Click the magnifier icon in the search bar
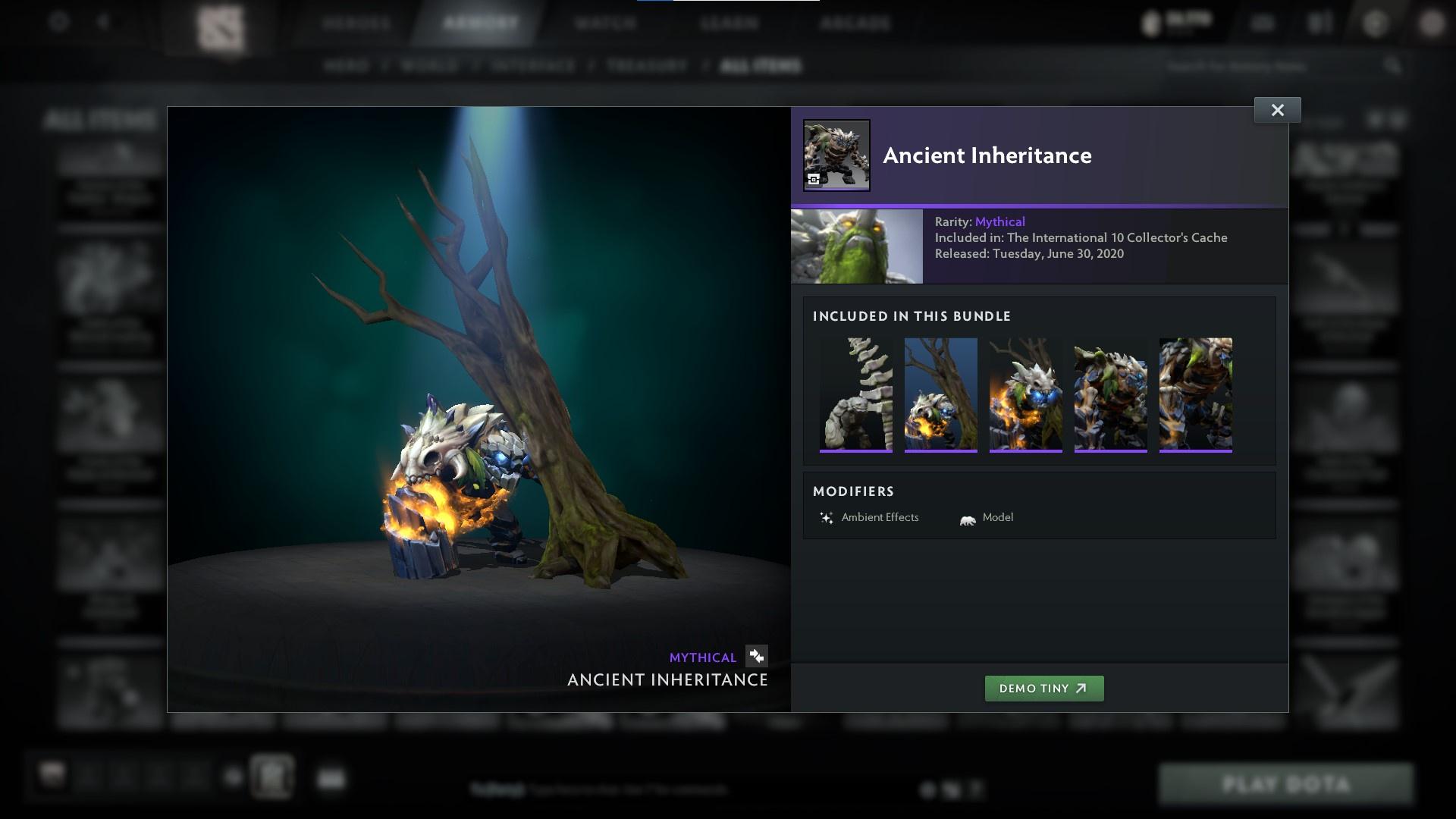This screenshot has height=819, width=1456. (1395, 66)
